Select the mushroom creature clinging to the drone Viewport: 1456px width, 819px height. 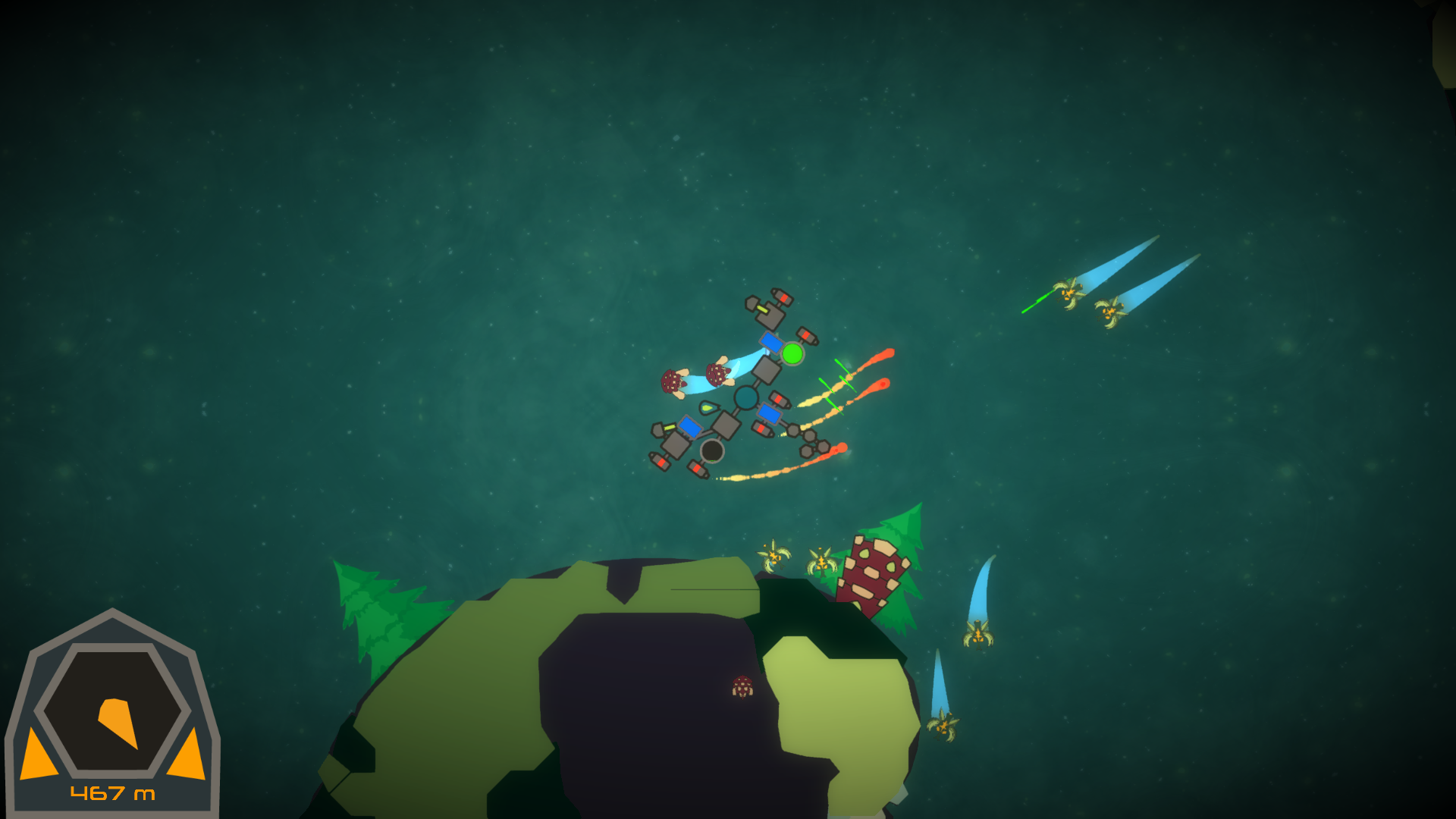pos(716,374)
